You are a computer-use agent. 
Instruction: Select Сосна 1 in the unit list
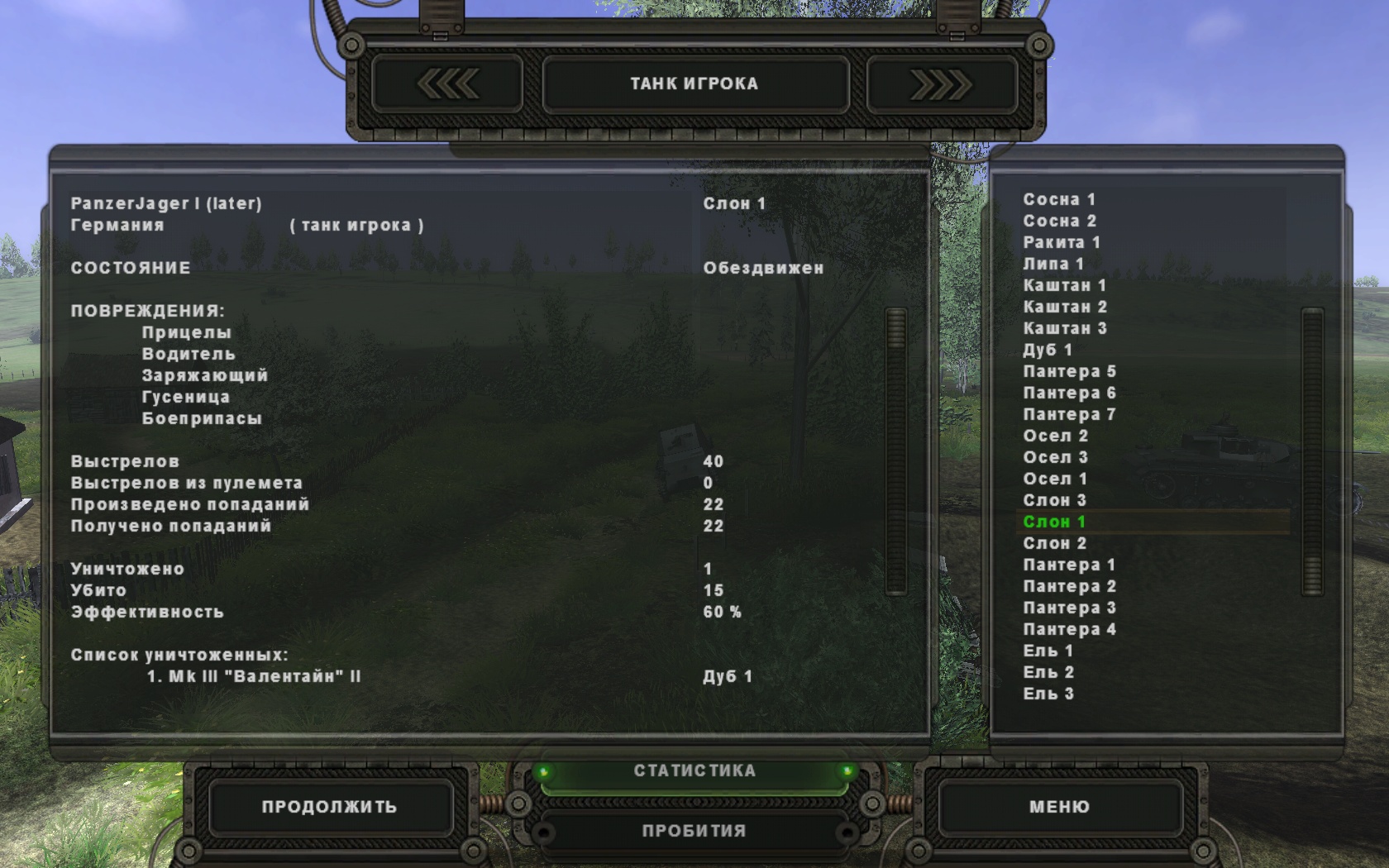click(1059, 200)
